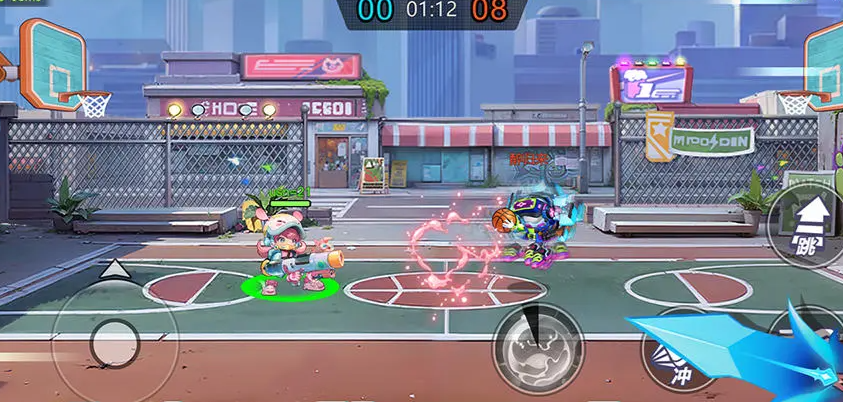
Task: Tap the virtual joystick center knob
Action: (x=114, y=342)
